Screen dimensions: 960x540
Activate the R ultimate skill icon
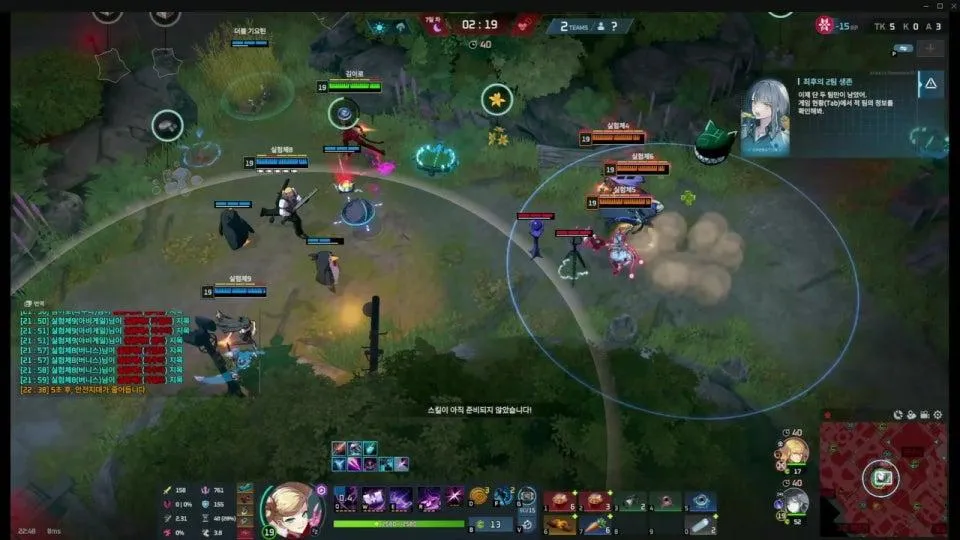point(429,498)
